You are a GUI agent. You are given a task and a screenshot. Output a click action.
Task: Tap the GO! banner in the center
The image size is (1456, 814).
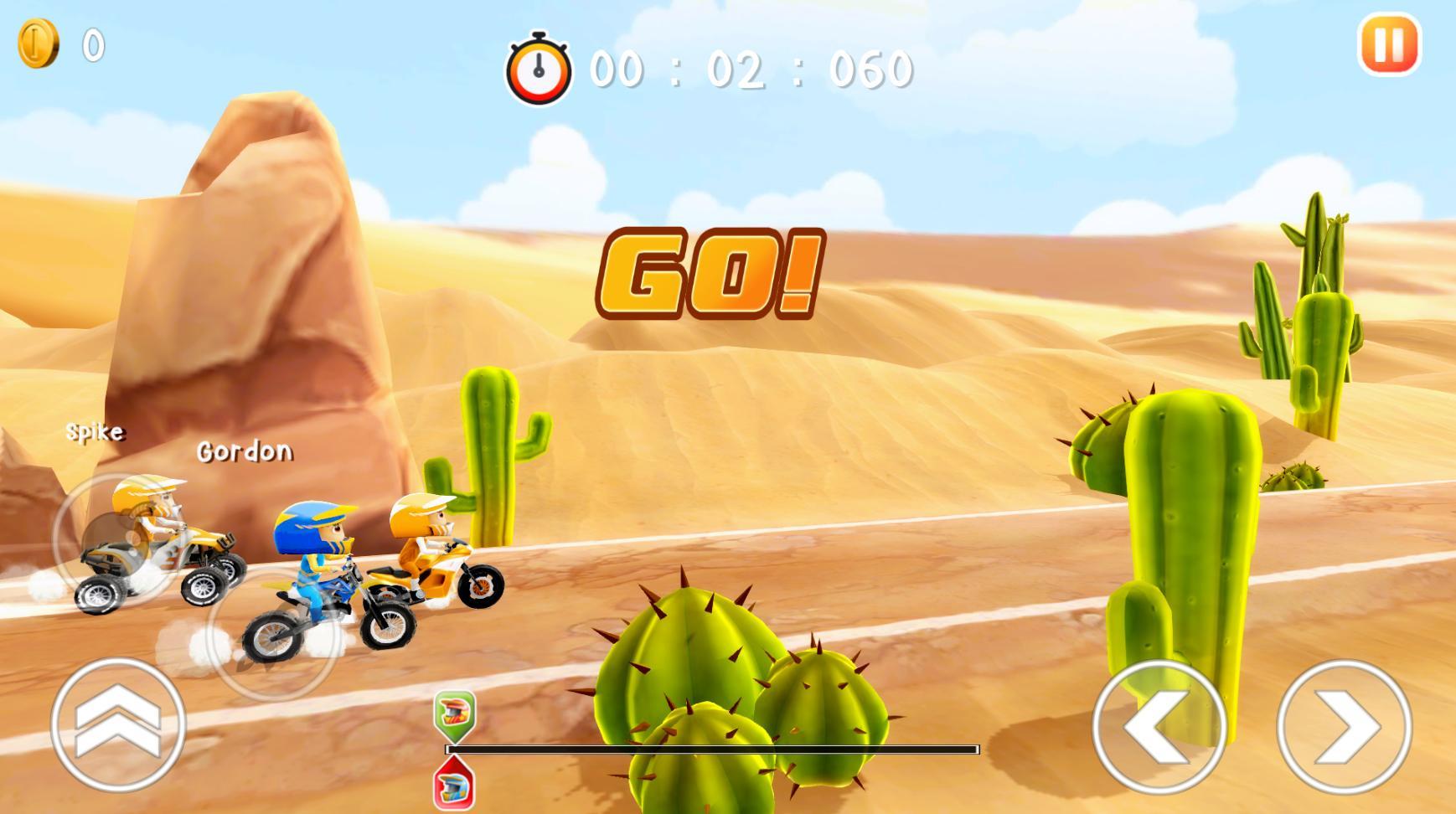(x=712, y=274)
